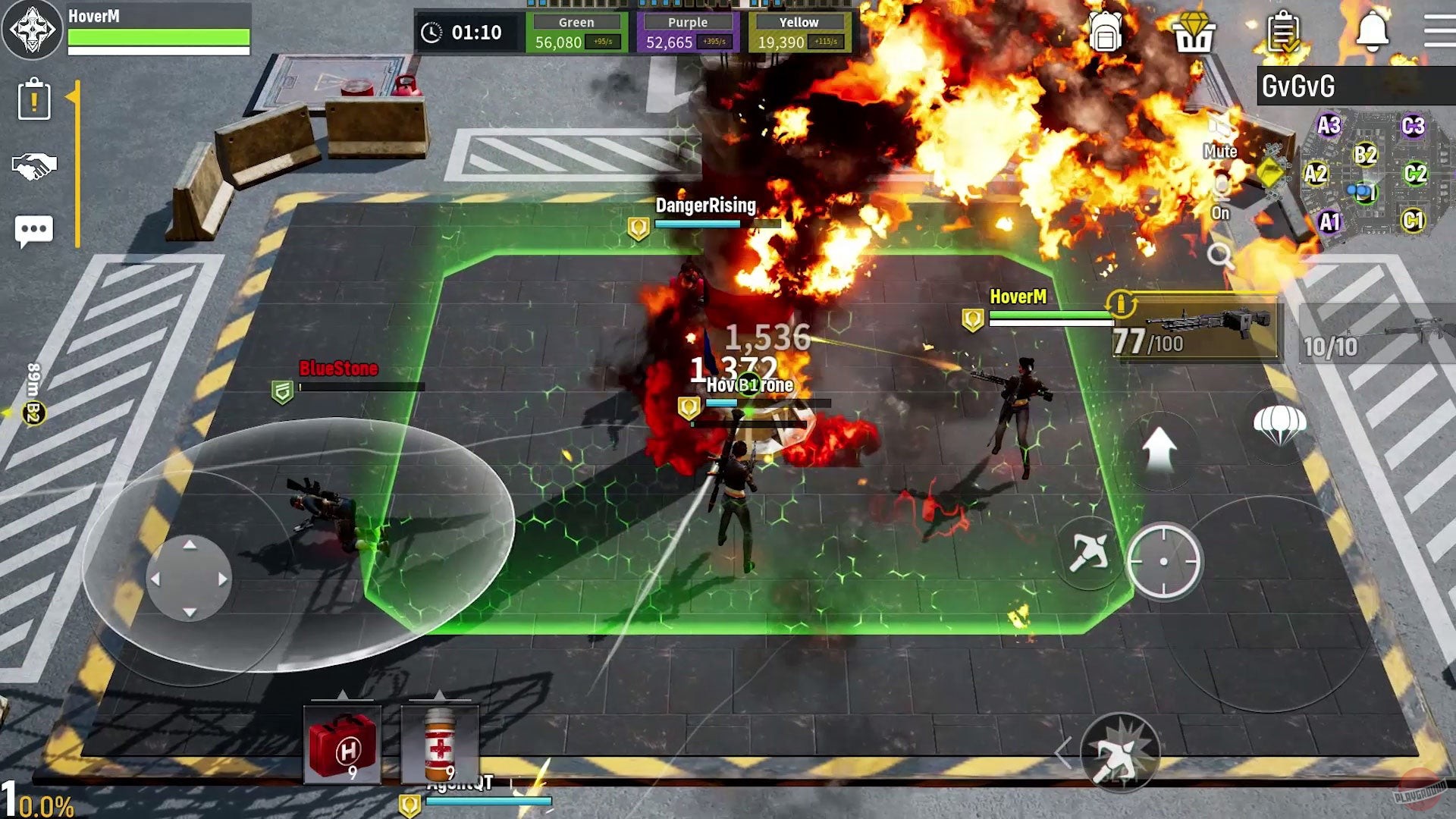Select the Green team score tab
This screenshot has width=1456, height=819.
(x=576, y=23)
